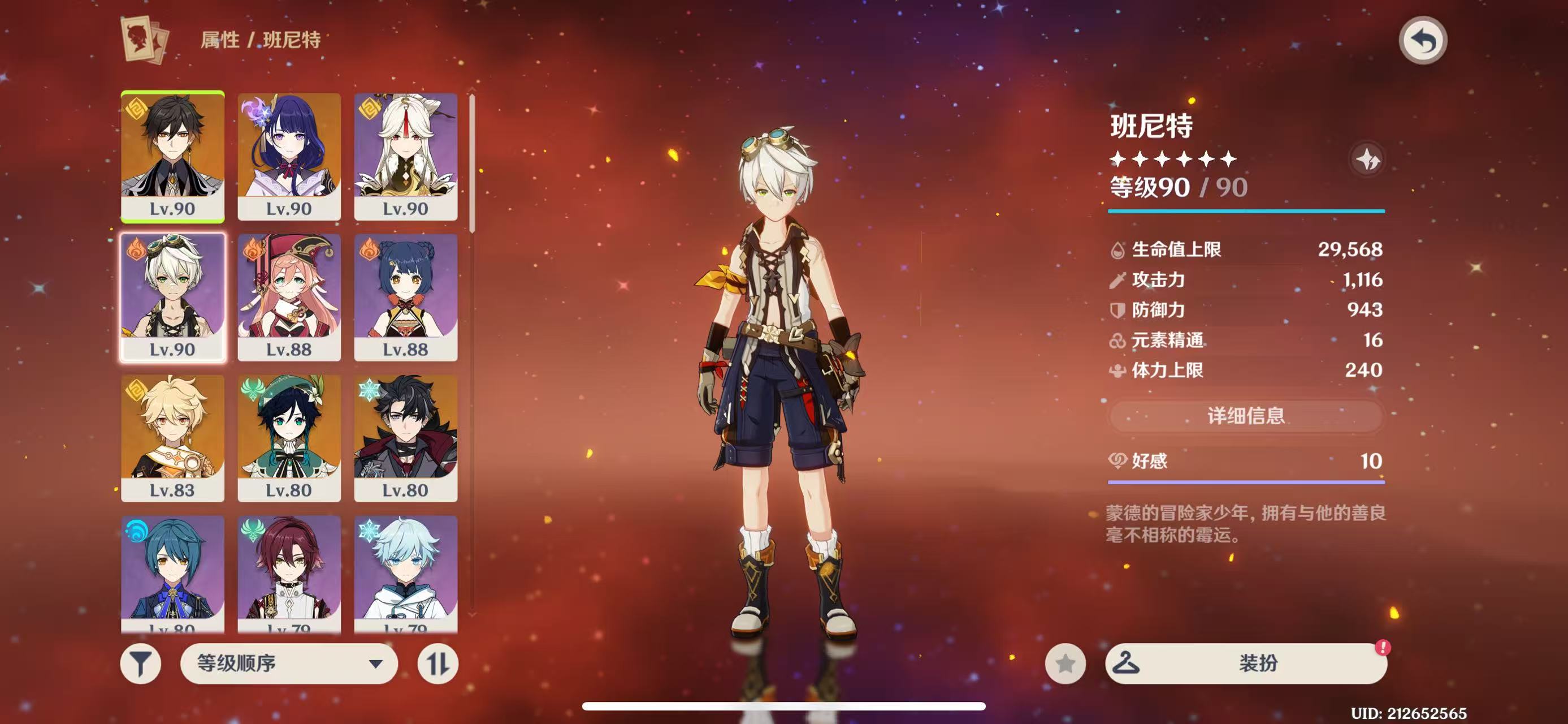Select Raiden Shogun's portrait
Image resolution: width=1568 pixels, height=724 pixels.
coord(289,156)
